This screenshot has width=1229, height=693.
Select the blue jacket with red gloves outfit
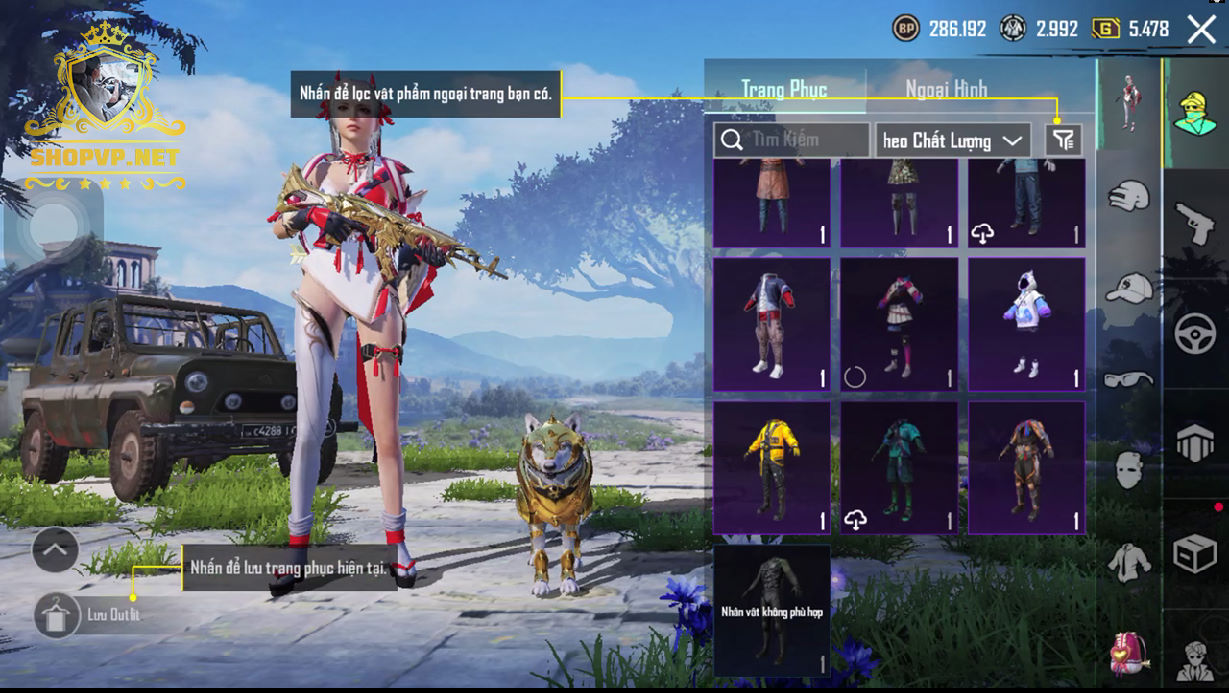point(771,324)
